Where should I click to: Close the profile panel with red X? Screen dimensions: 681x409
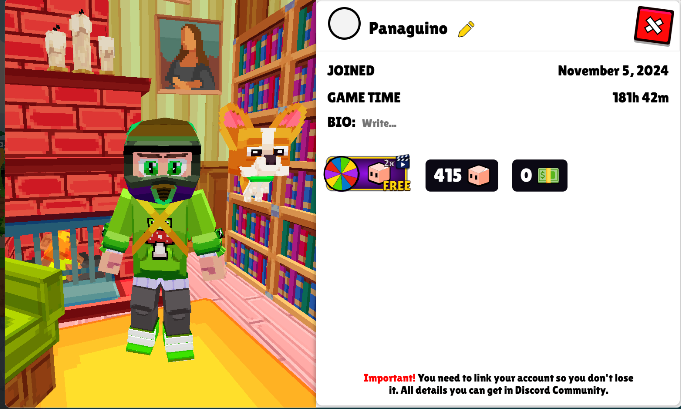(654, 25)
